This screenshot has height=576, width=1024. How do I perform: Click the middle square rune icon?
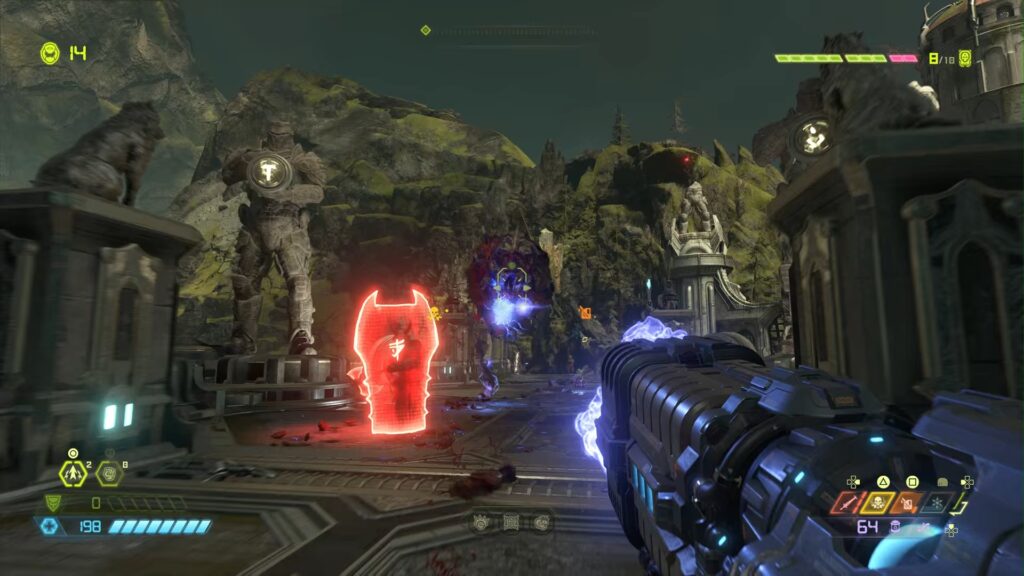click(x=511, y=521)
